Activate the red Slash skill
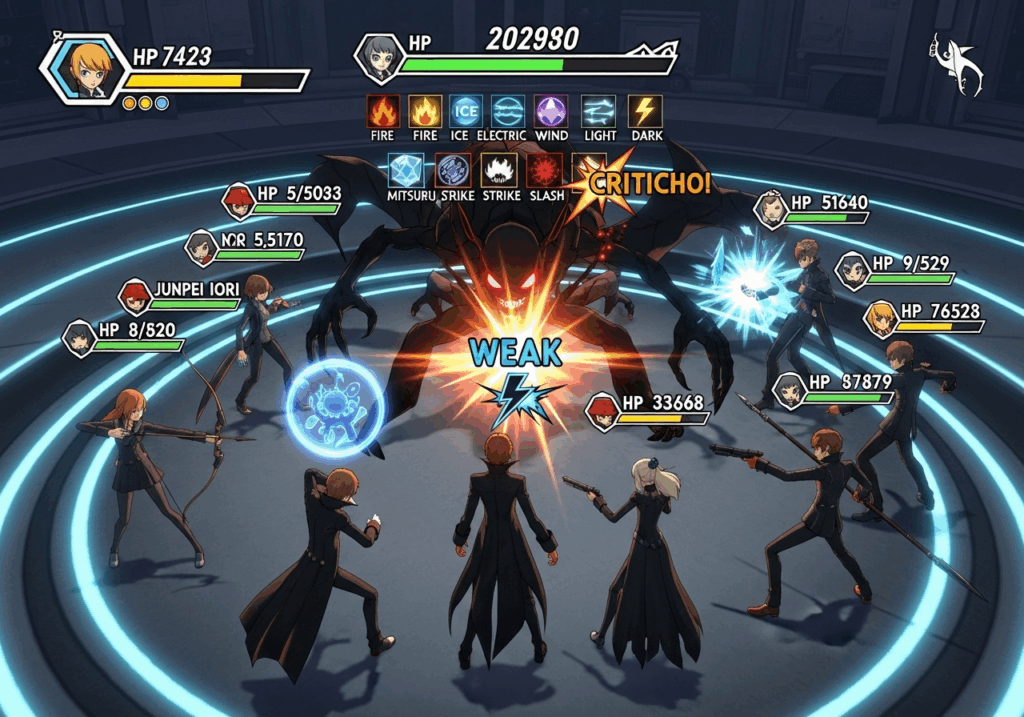This screenshot has height=717, width=1024. [545, 170]
